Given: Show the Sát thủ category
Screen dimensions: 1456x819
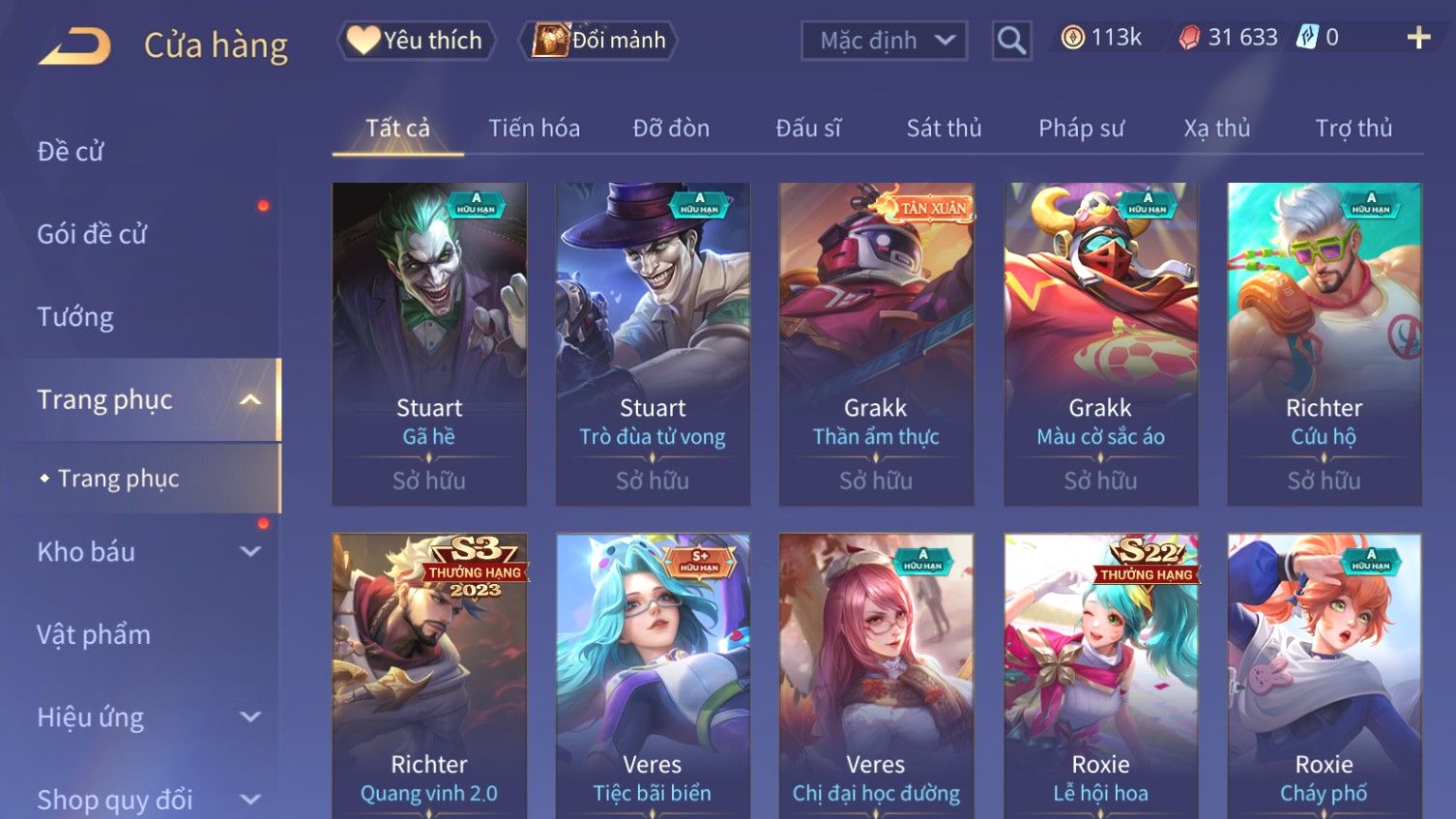Looking at the screenshot, I should pos(944,129).
